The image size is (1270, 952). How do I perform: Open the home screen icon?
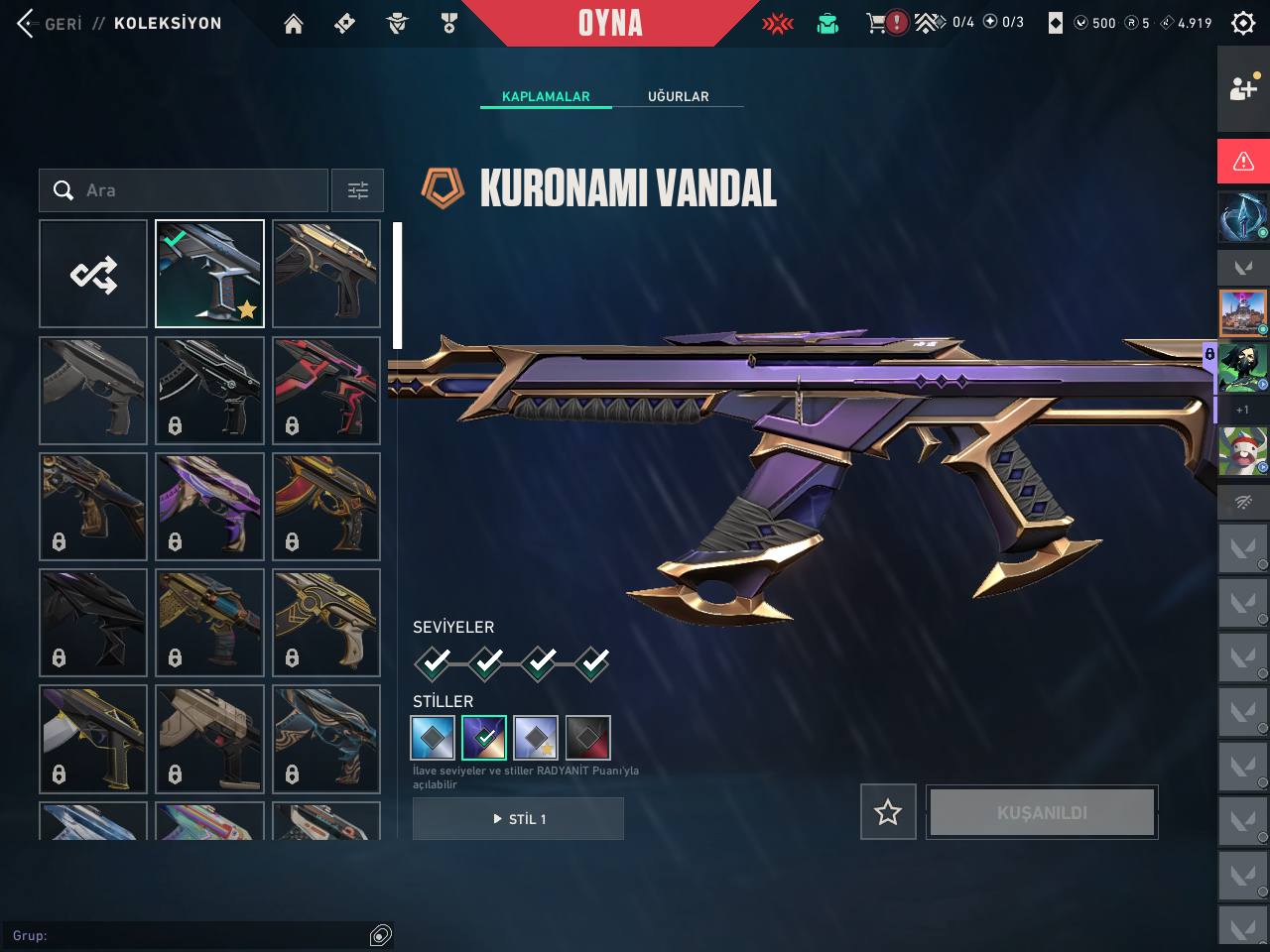click(294, 24)
